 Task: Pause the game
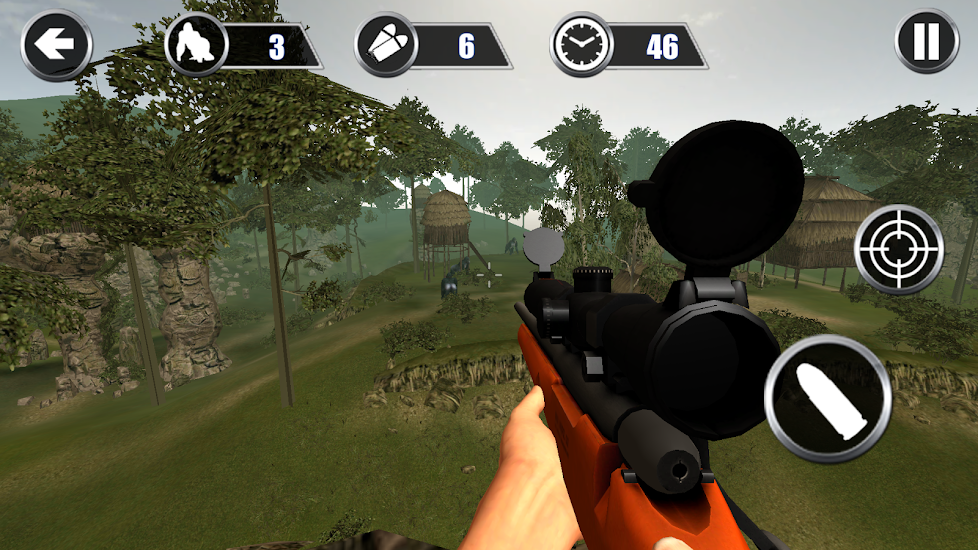pyautogui.click(x=926, y=42)
